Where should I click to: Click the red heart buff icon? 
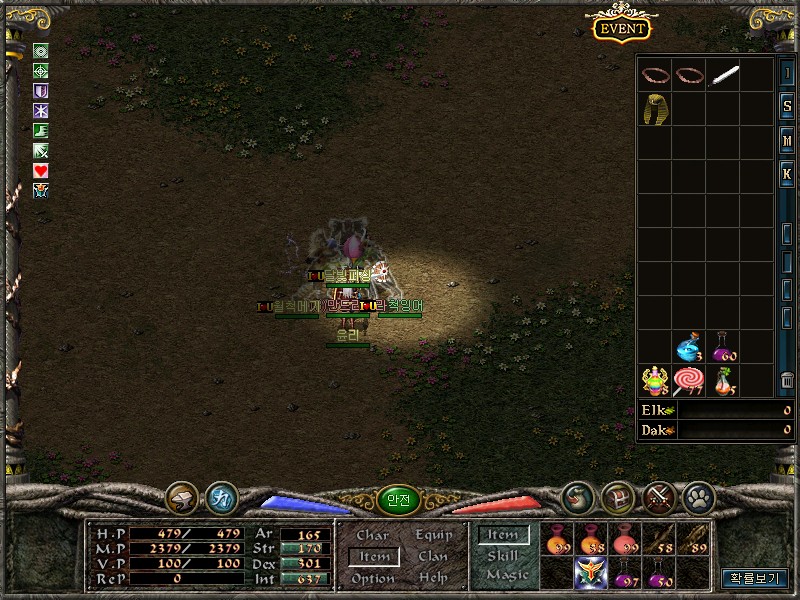click(x=41, y=171)
